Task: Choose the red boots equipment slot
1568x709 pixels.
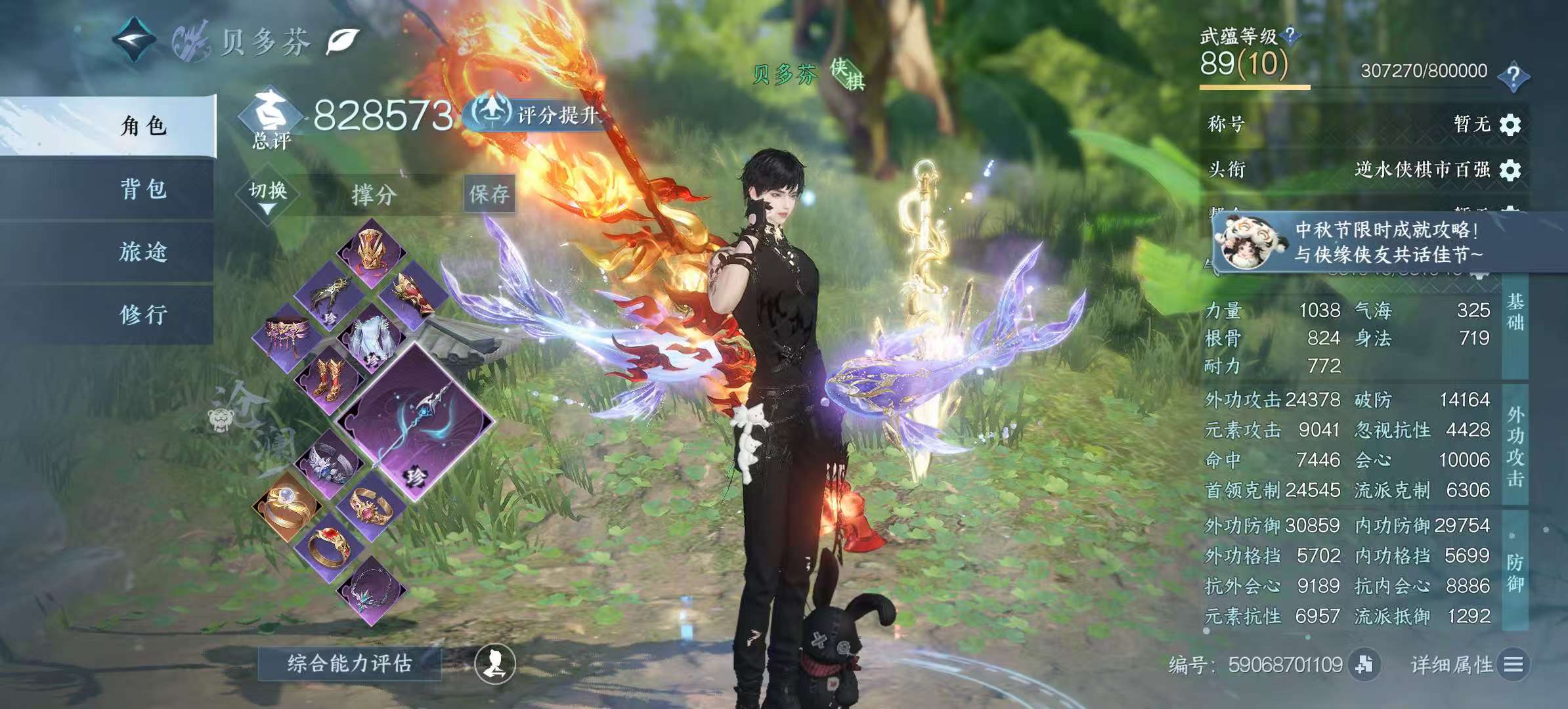Action: click(330, 378)
